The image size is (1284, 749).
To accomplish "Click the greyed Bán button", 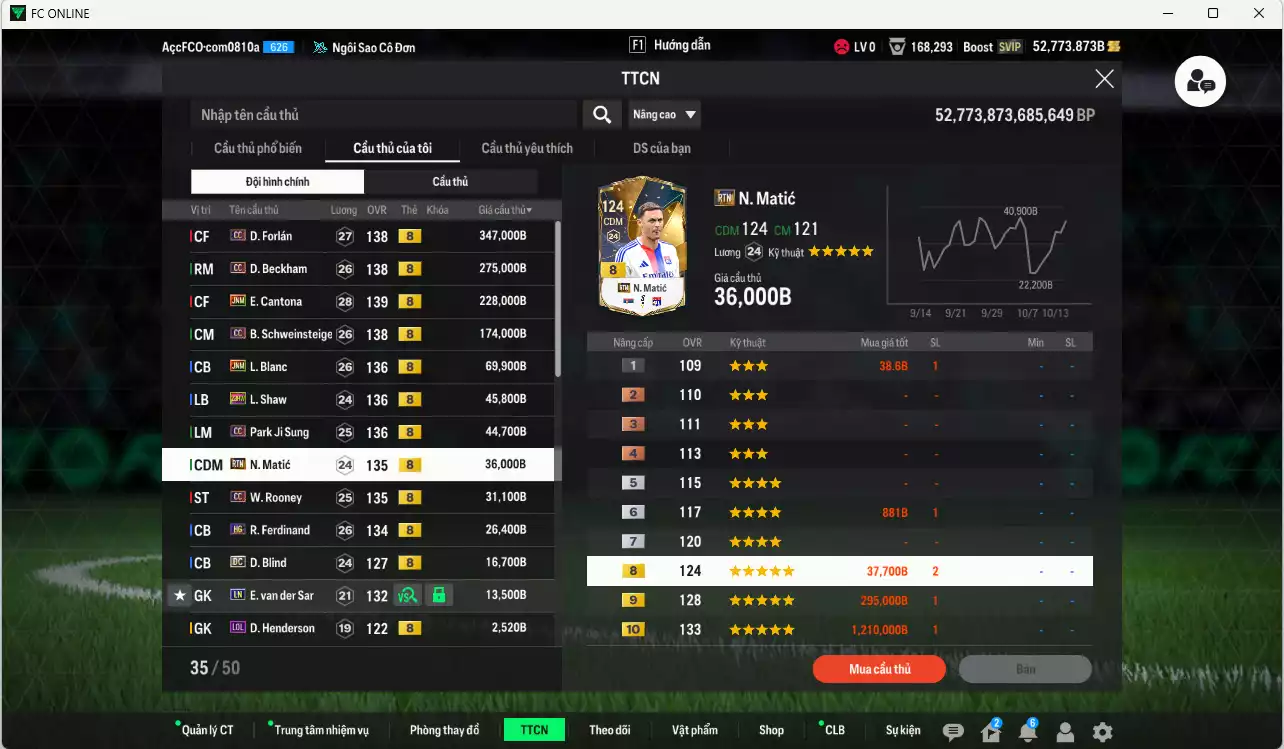I will (1024, 668).
